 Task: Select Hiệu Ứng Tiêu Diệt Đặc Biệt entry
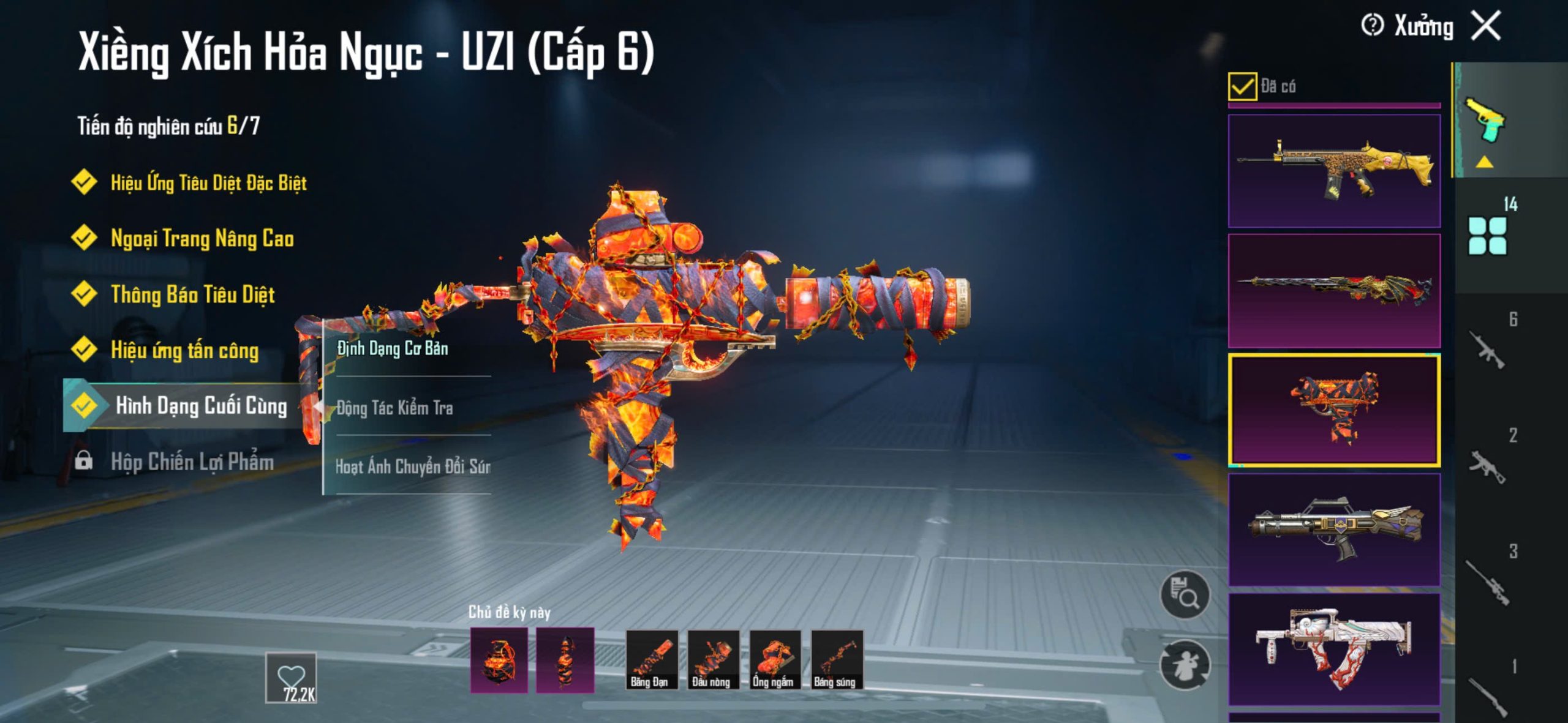coord(208,182)
